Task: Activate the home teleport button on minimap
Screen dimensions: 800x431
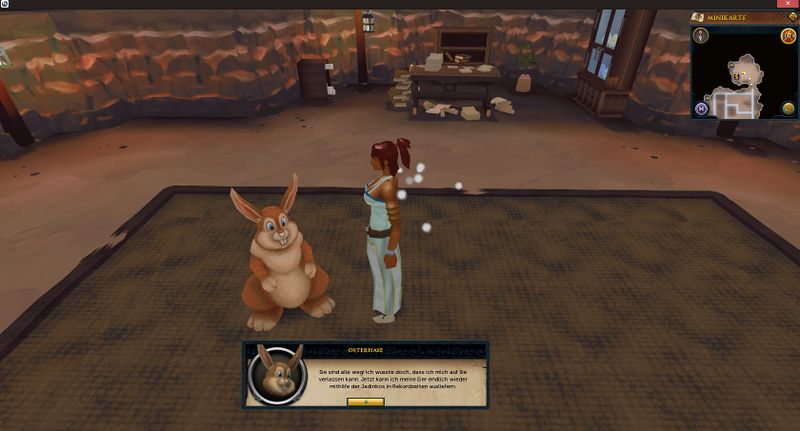Action: tap(701, 108)
